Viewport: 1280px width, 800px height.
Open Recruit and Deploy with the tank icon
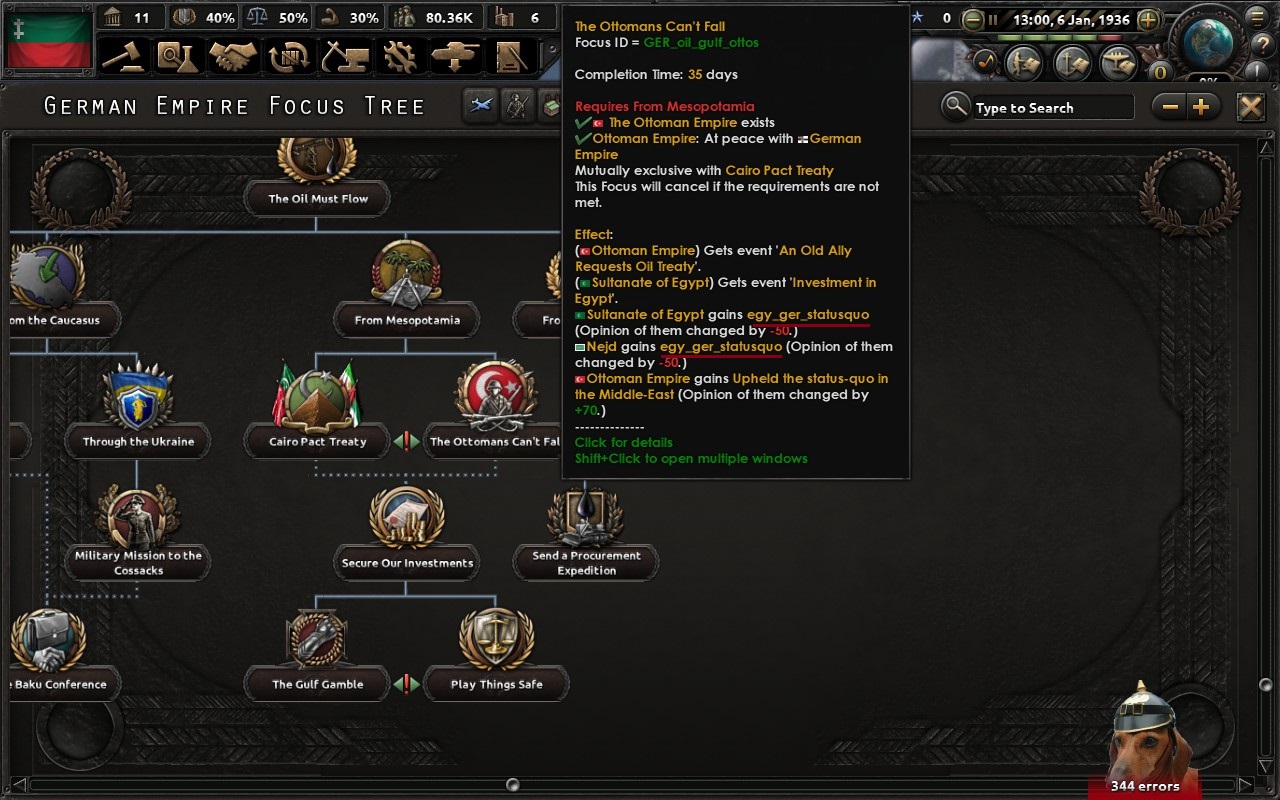click(x=456, y=57)
